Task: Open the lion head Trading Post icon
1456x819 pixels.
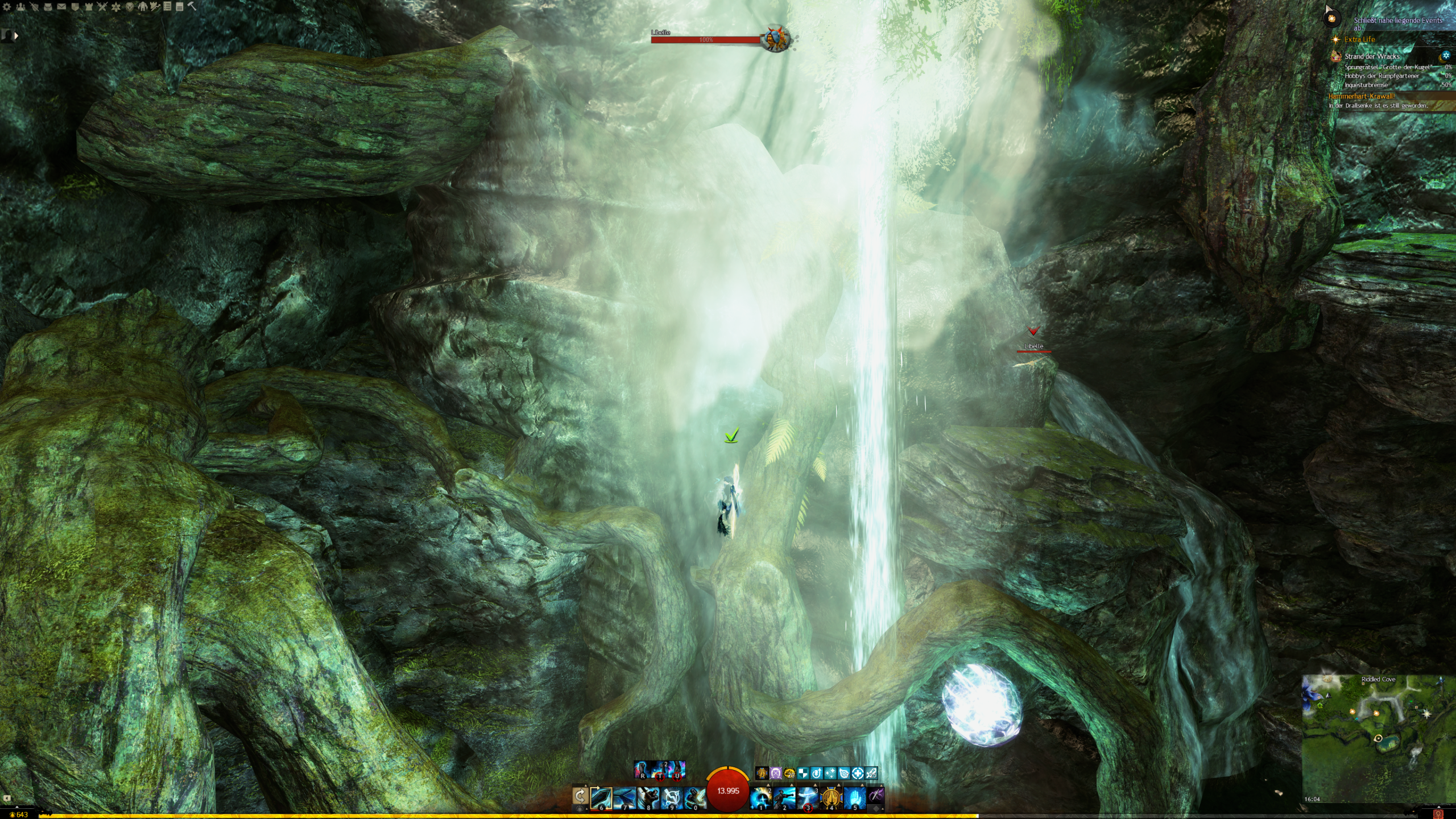Action: coord(130,7)
